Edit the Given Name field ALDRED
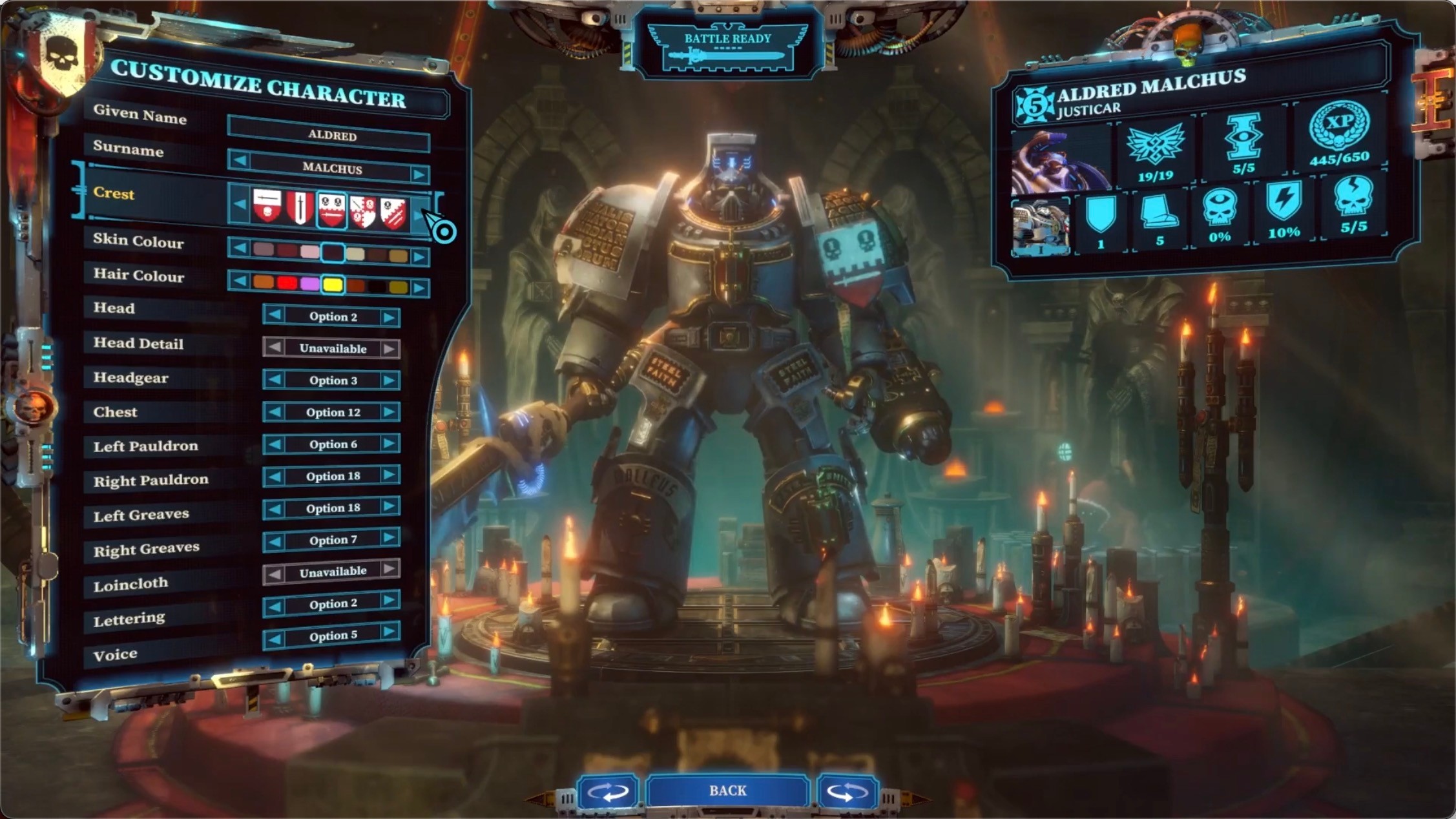The image size is (1456, 819). coord(329,135)
